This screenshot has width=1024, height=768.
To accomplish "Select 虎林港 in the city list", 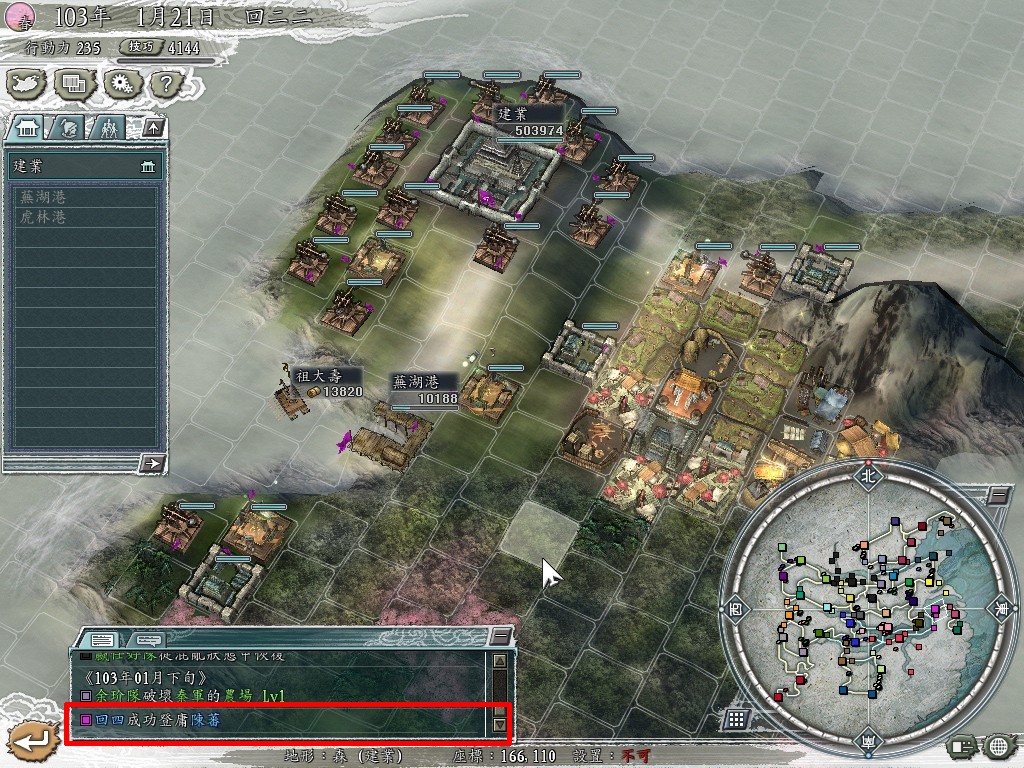I will [x=43, y=216].
